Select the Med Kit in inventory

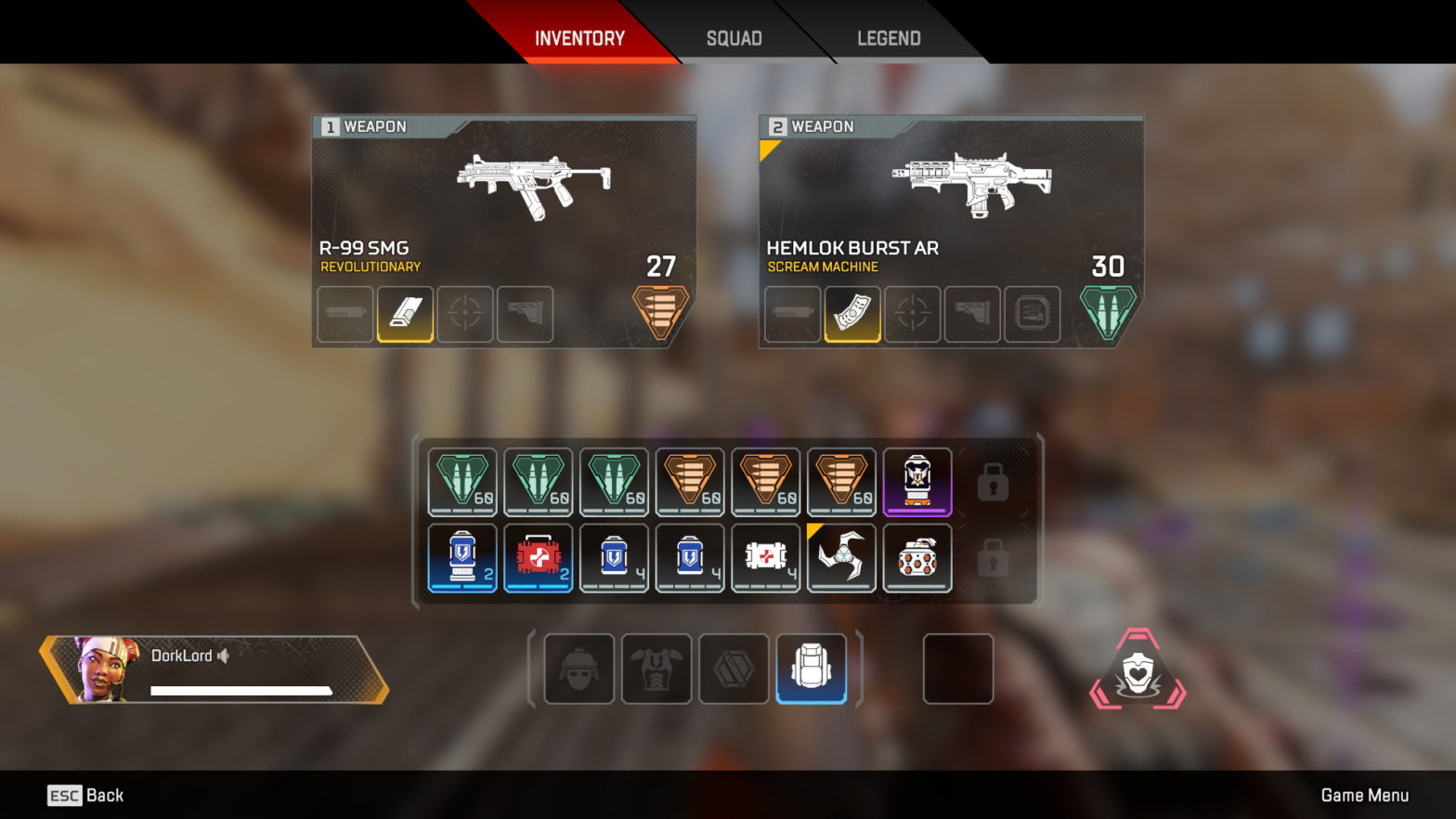538,558
